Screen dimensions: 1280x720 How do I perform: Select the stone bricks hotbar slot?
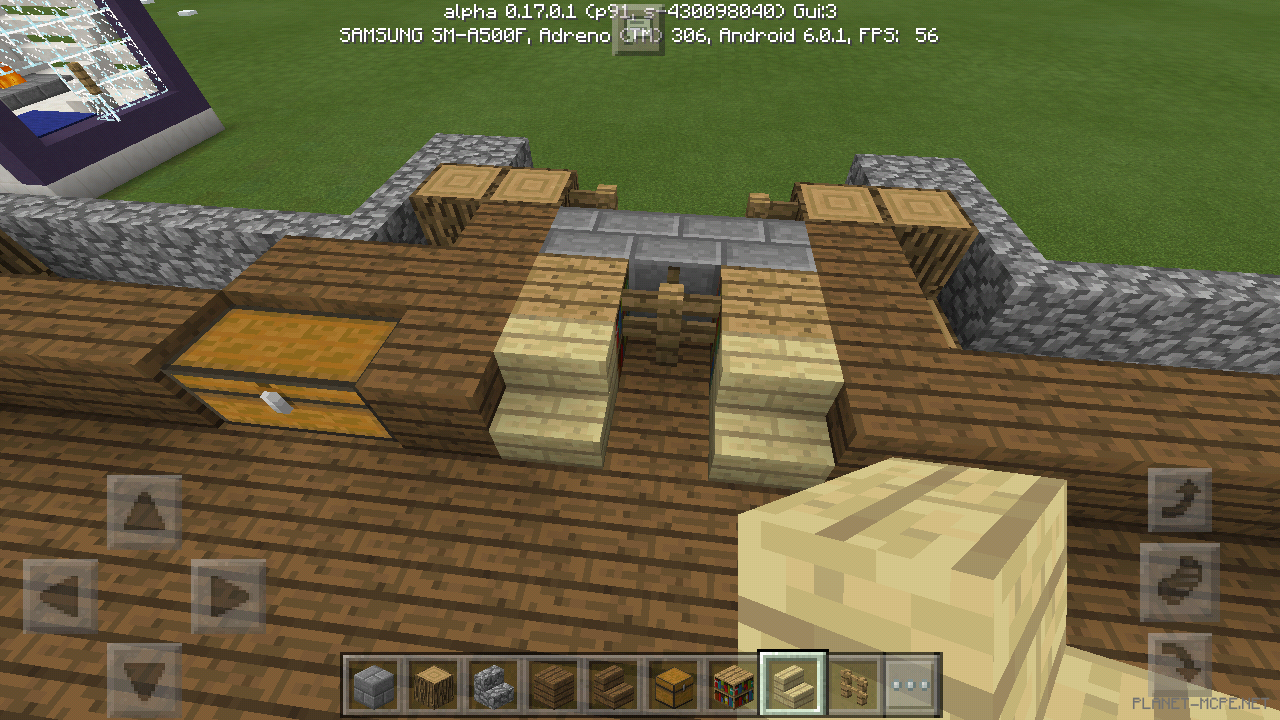(x=373, y=681)
